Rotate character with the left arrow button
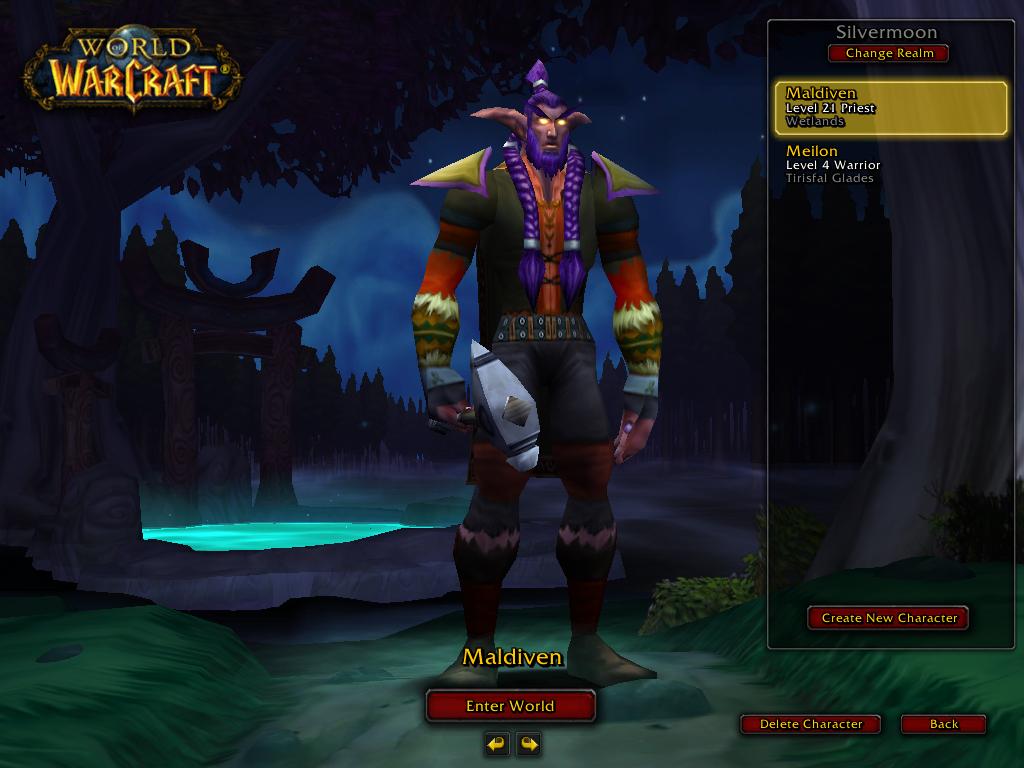Image resolution: width=1024 pixels, height=768 pixels. point(497,743)
